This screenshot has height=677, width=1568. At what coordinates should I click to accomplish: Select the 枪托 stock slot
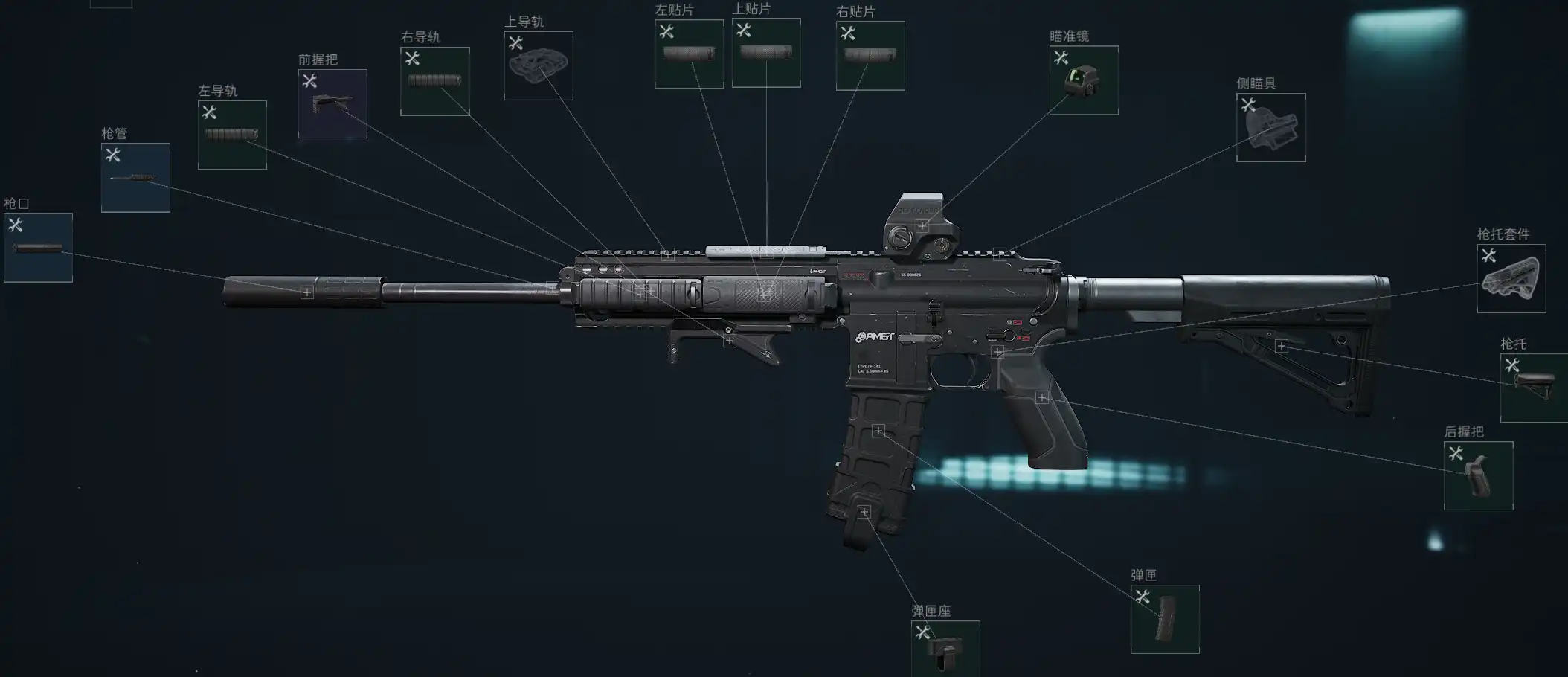point(1534,388)
